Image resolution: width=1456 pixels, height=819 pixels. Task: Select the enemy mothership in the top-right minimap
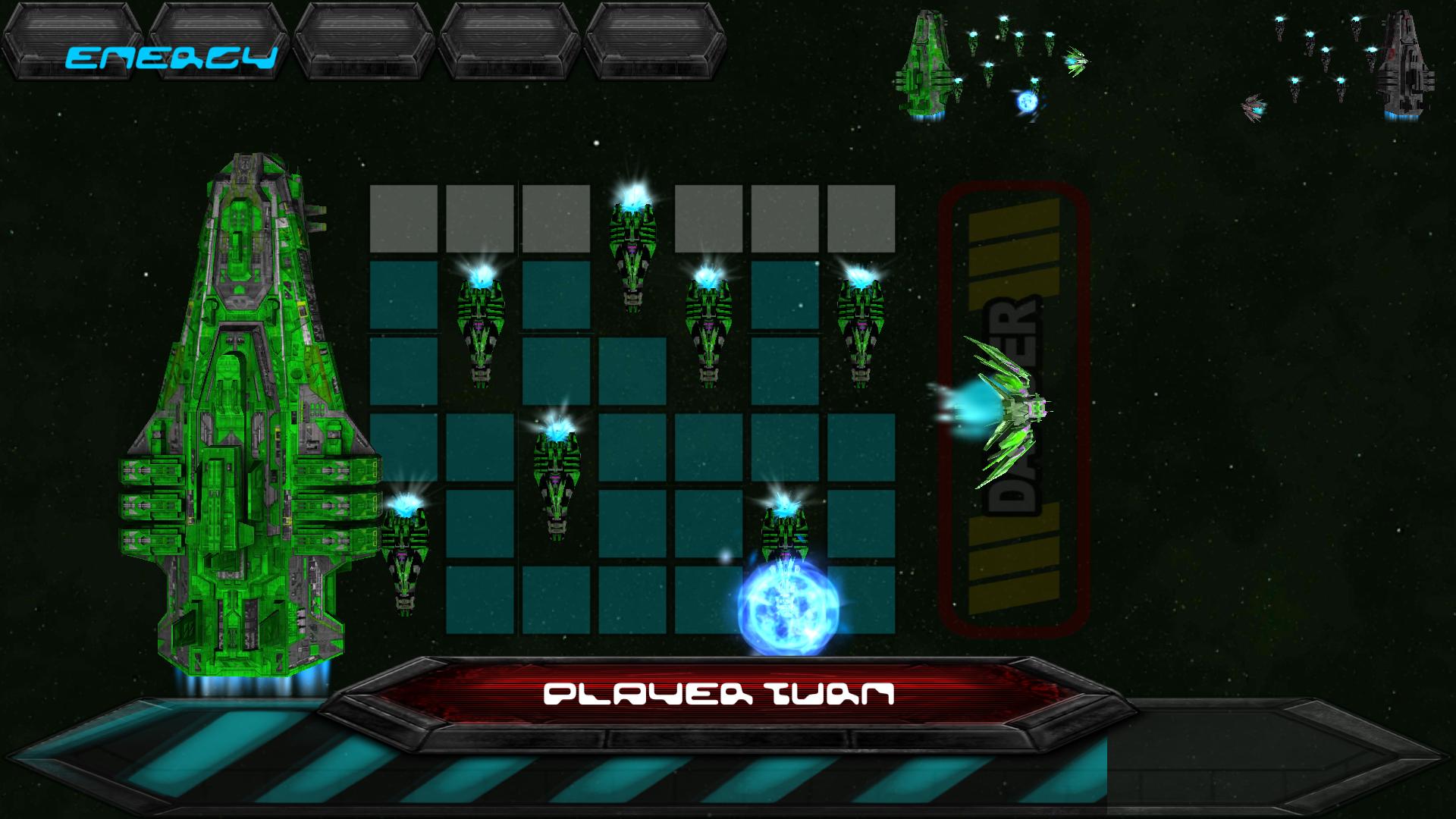click(x=1407, y=64)
